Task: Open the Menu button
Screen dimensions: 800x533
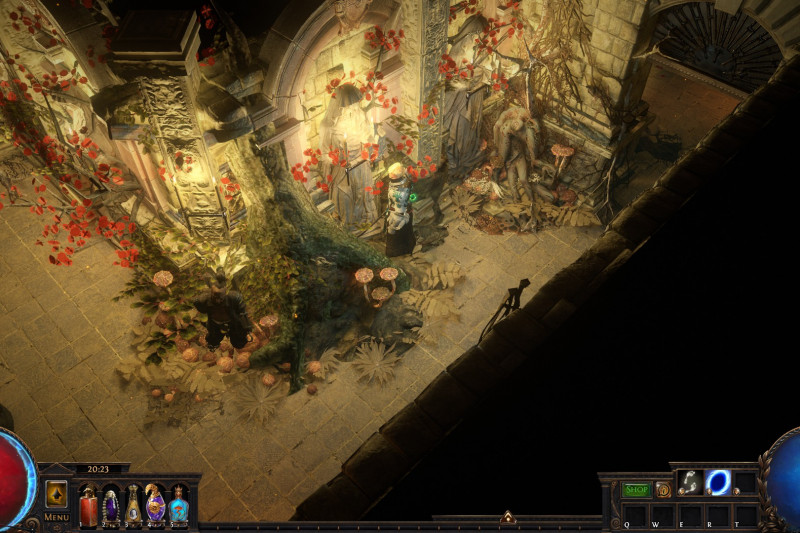Action: (x=56, y=517)
